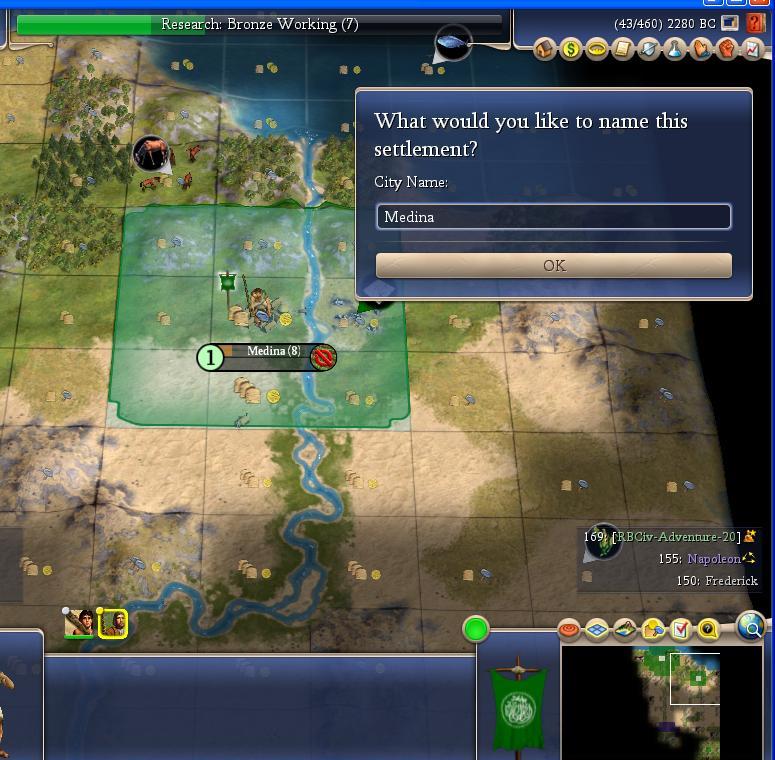Image resolution: width=775 pixels, height=760 pixels.
Task: Open the Technology Advisor flask icon
Action: [x=675, y=49]
